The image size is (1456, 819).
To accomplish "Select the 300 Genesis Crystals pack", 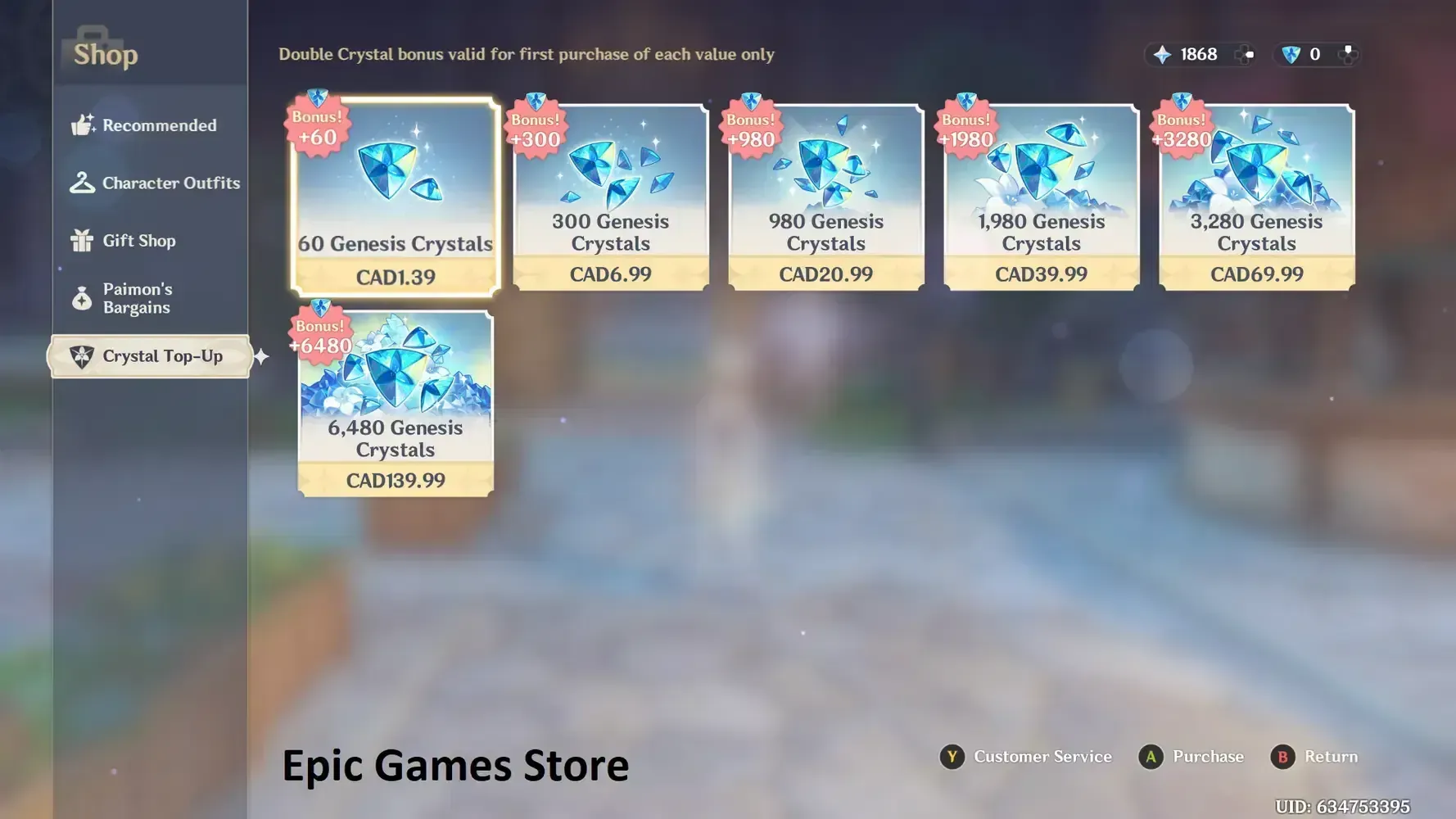I will point(611,197).
